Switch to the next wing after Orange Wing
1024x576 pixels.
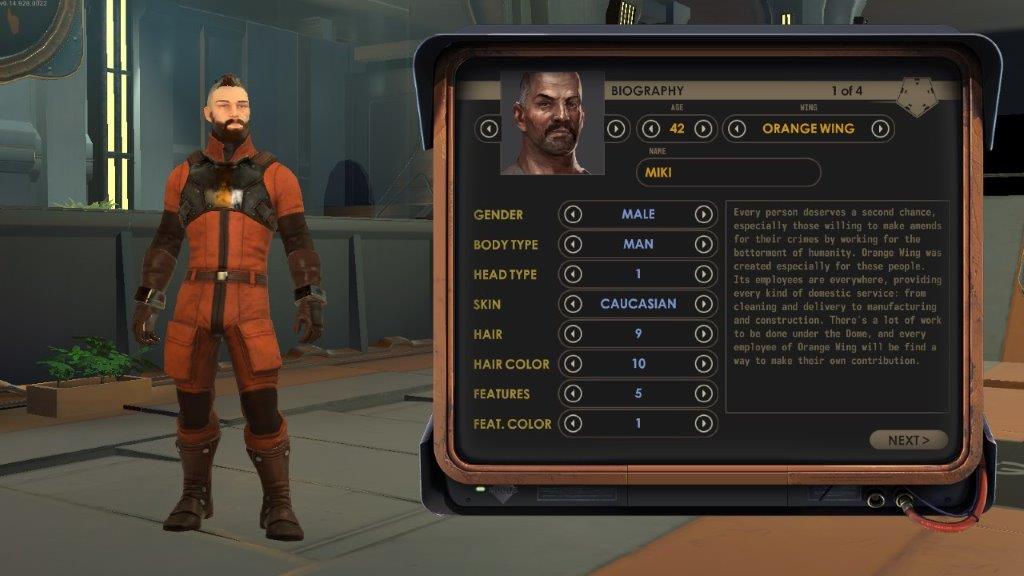pos(880,129)
